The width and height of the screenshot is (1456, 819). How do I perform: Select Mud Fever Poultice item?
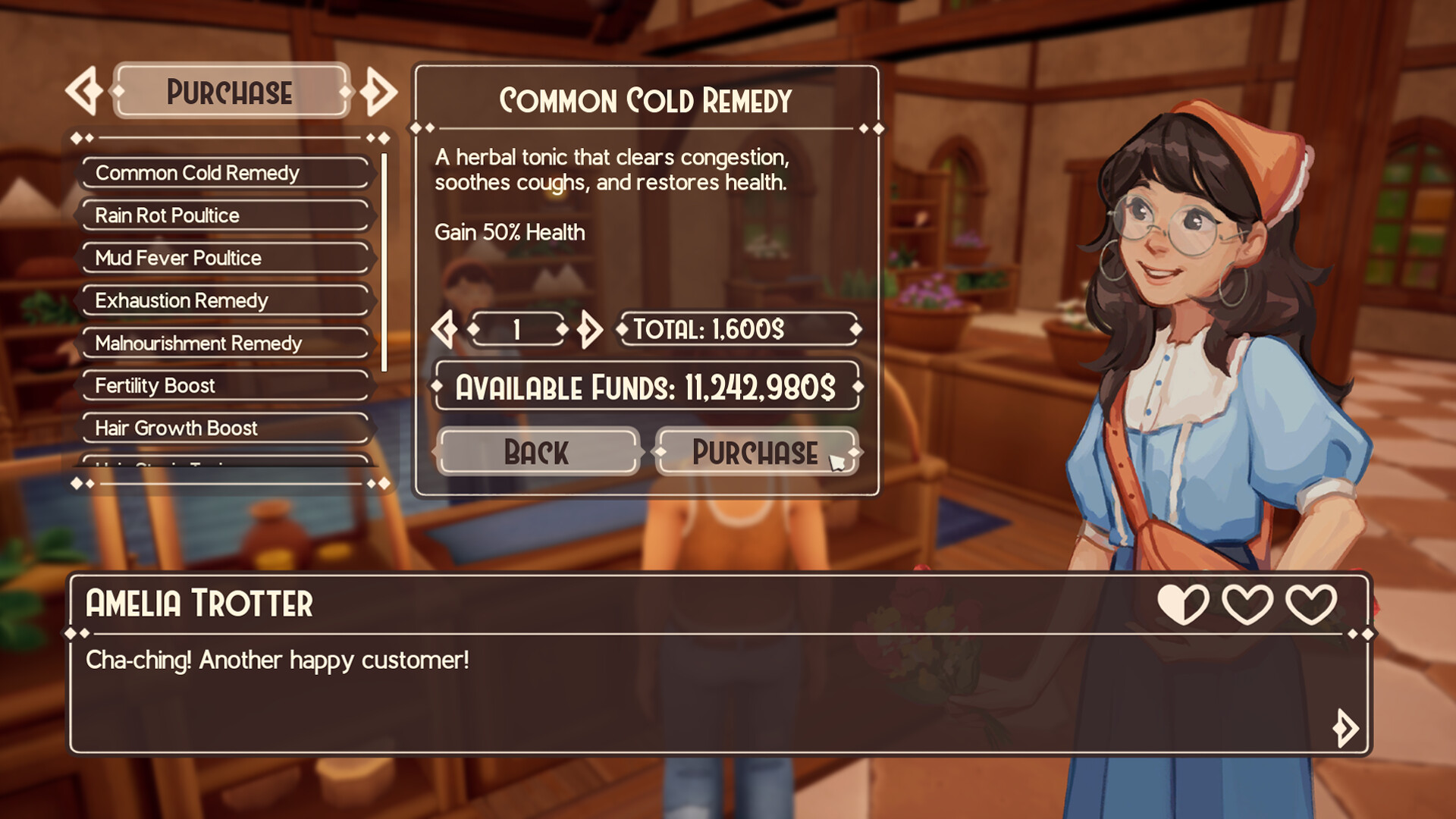(x=224, y=258)
